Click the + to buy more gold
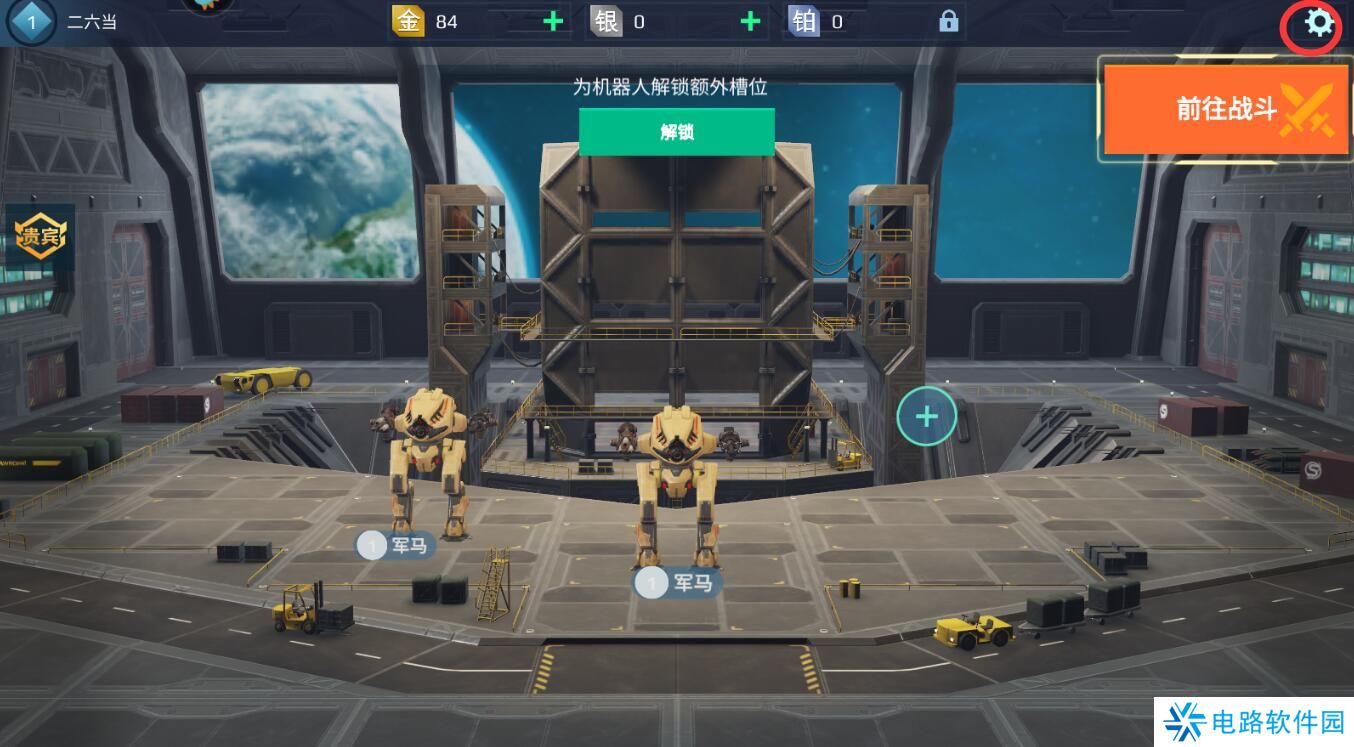The height and width of the screenshot is (747, 1354). coord(551,21)
